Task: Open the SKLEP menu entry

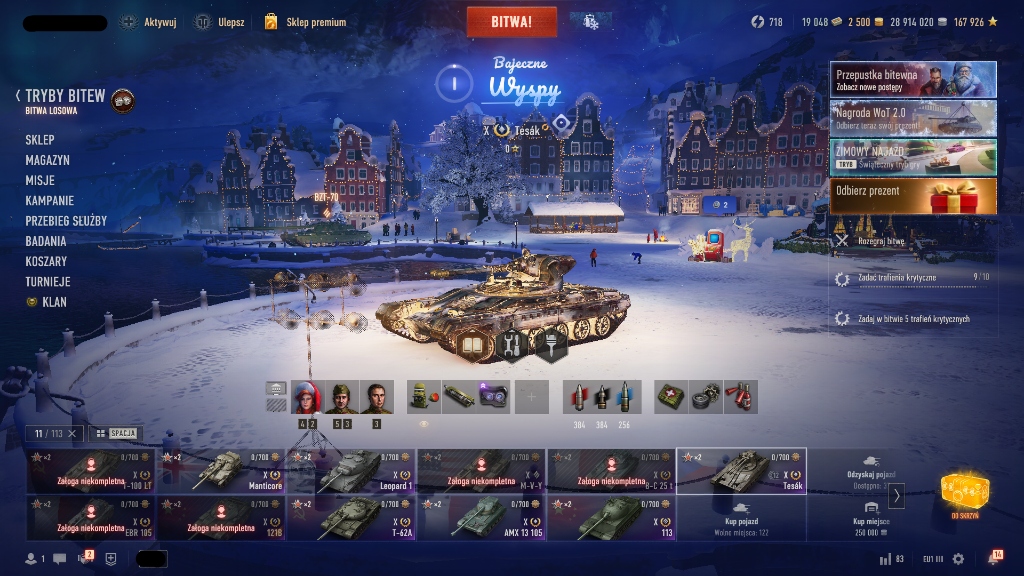Action: (40, 140)
